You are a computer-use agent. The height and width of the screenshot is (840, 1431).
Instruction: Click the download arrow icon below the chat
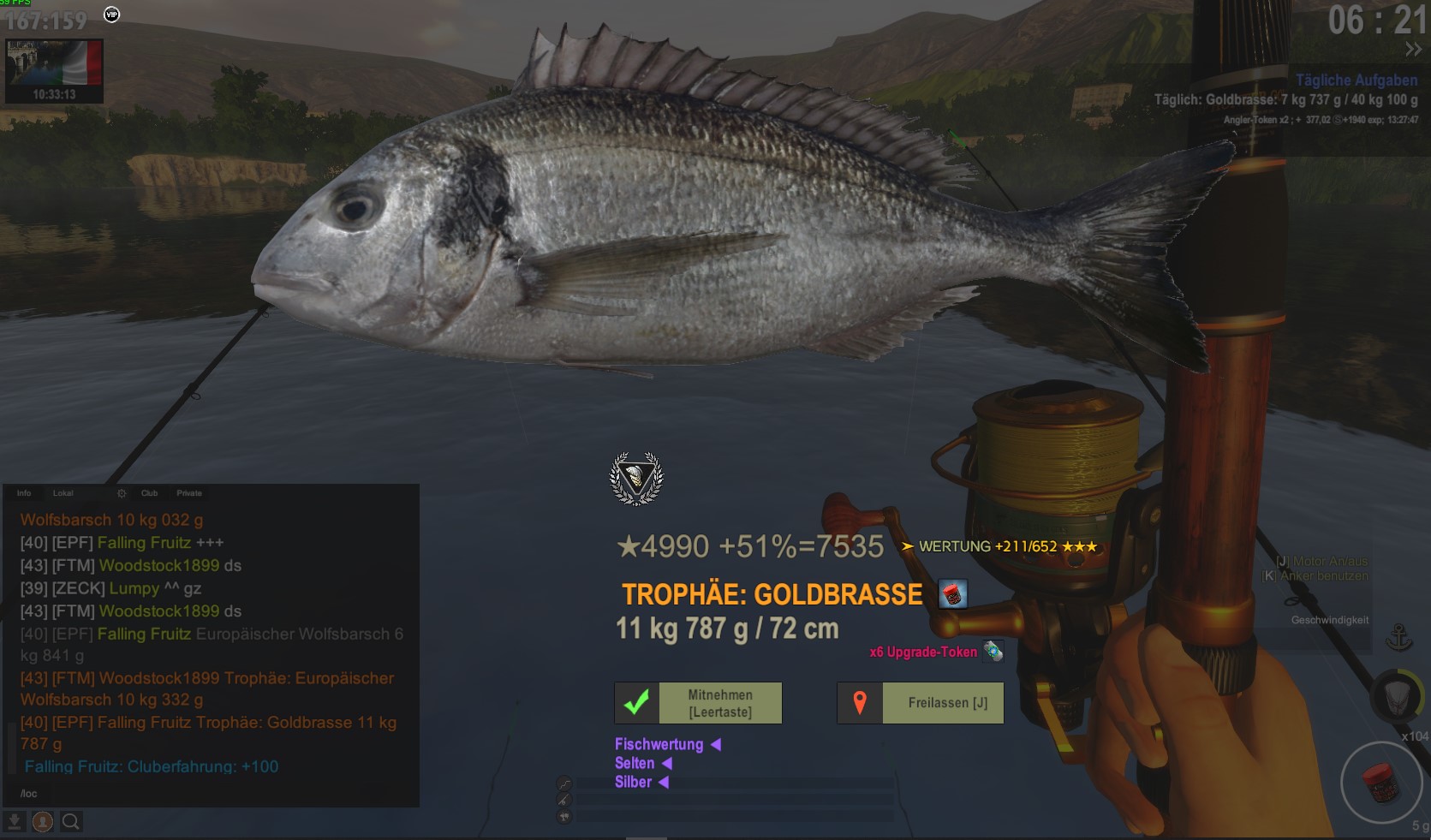pyautogui.click(x=15, y=822)
